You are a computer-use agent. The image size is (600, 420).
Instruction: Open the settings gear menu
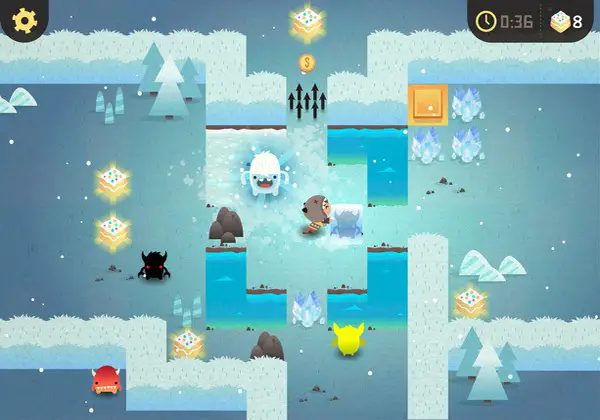point(22,19)
